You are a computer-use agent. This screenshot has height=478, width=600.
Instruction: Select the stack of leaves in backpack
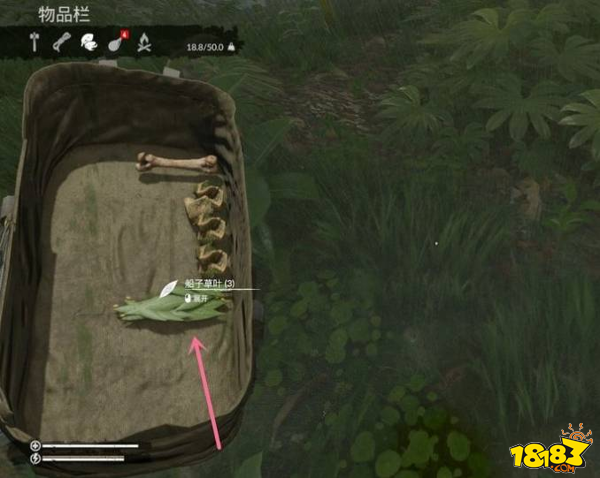point(170,307)
